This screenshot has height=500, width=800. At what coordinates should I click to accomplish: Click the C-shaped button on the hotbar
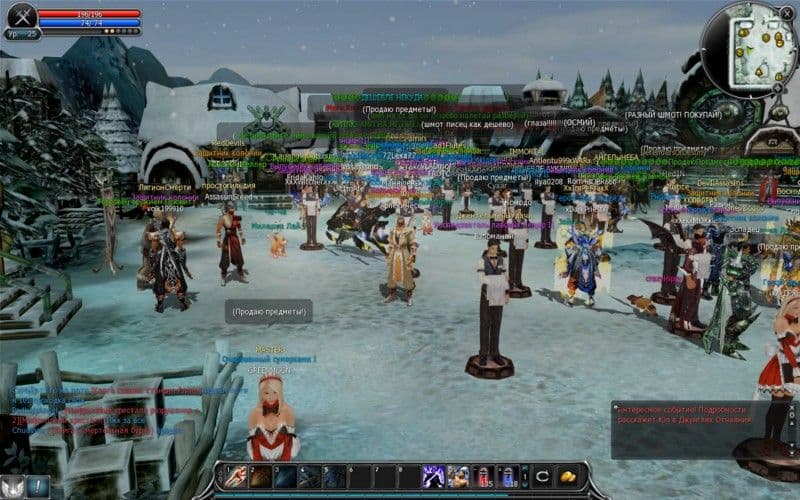tap(541, 476)
